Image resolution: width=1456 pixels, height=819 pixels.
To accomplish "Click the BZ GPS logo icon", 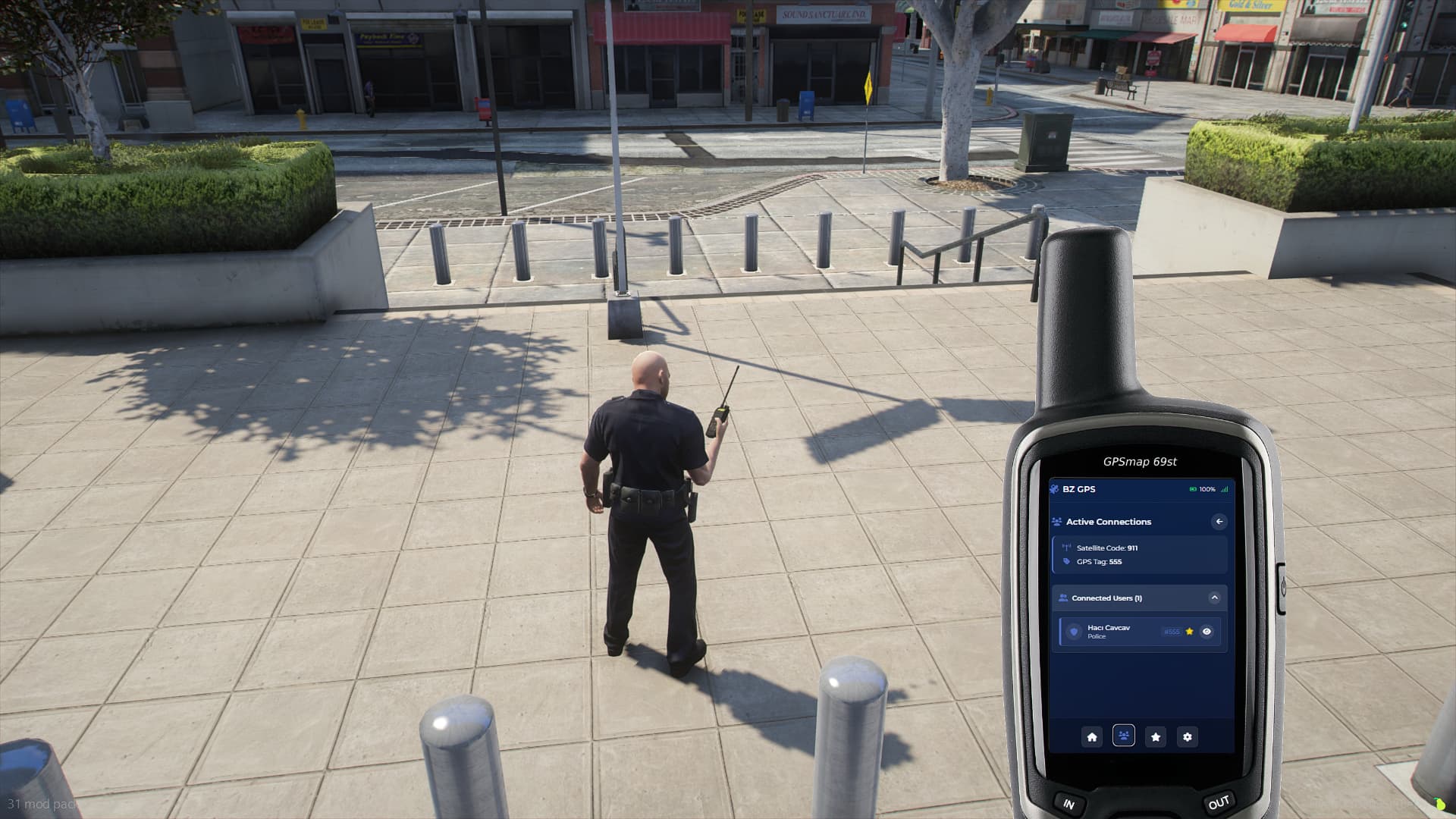I will (1055, 489).
